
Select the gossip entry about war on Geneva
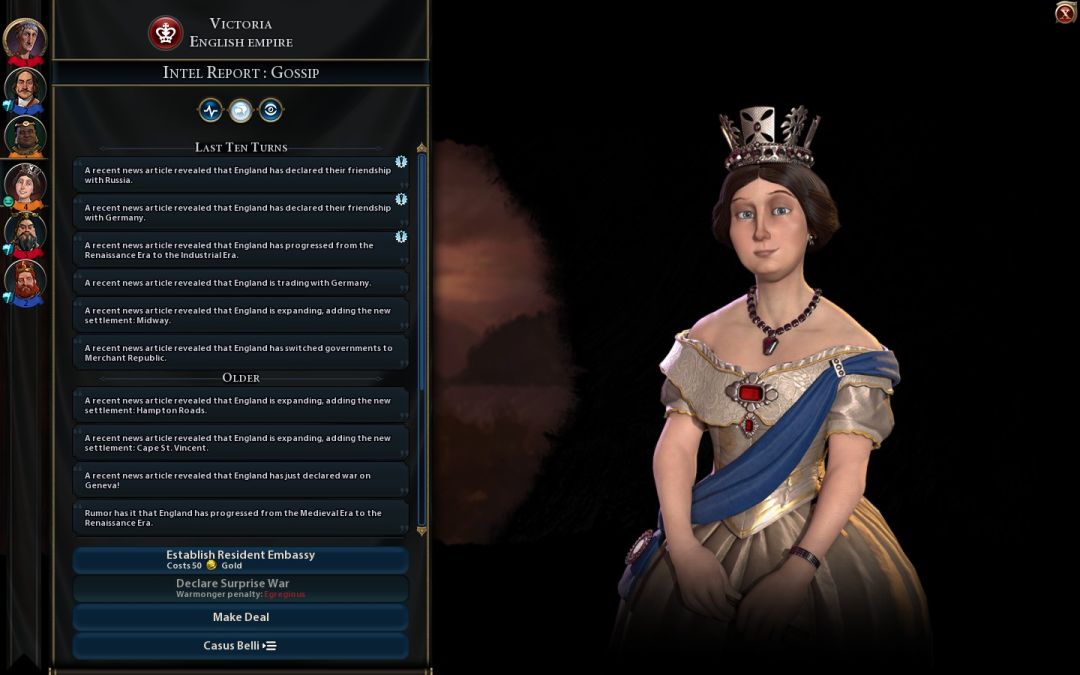[240, 481]
